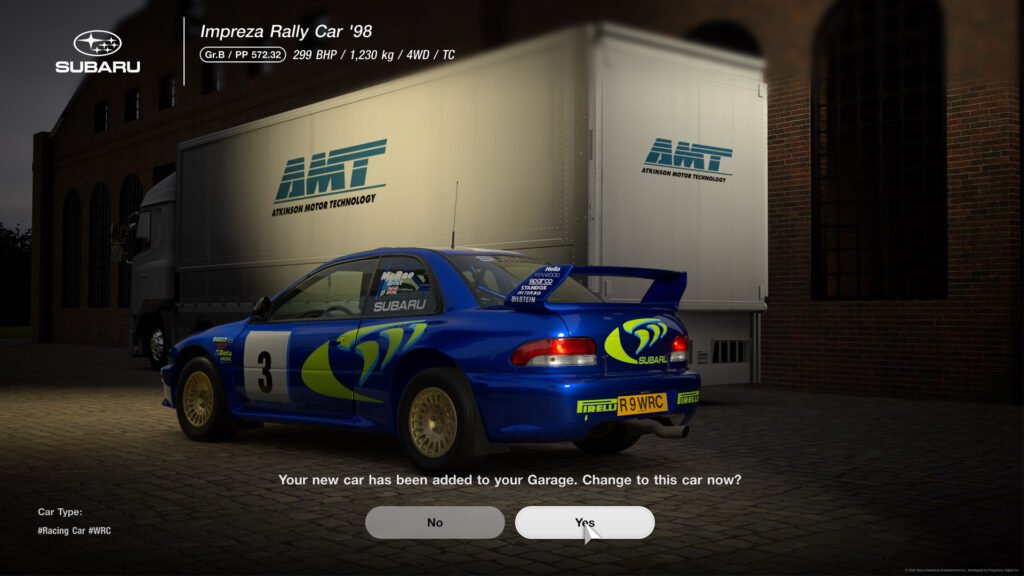
Task: Decline by choosing No
Action: tap(434, 522)
